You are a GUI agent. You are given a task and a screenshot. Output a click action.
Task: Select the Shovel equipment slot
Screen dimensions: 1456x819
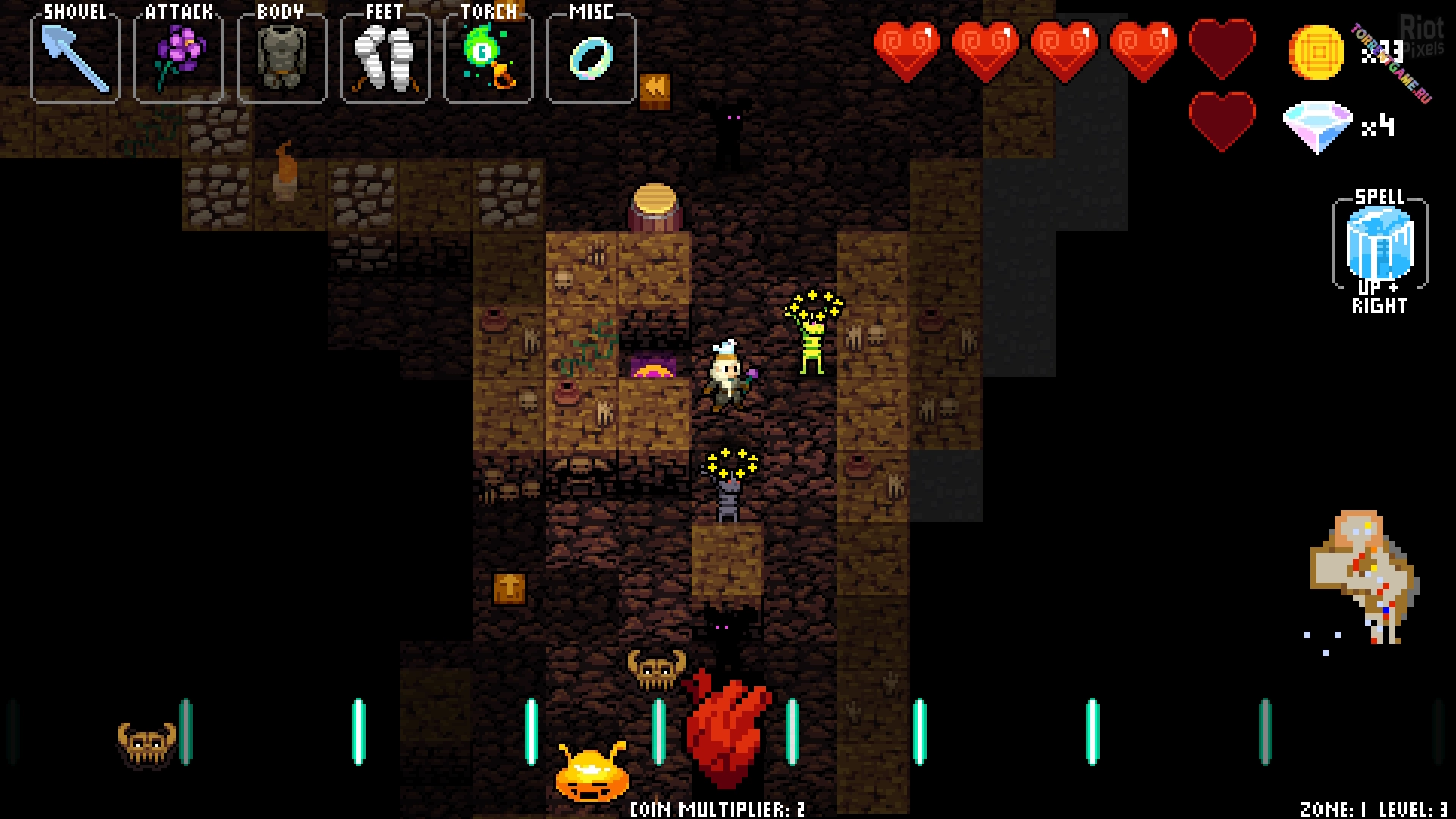(76, 58)
